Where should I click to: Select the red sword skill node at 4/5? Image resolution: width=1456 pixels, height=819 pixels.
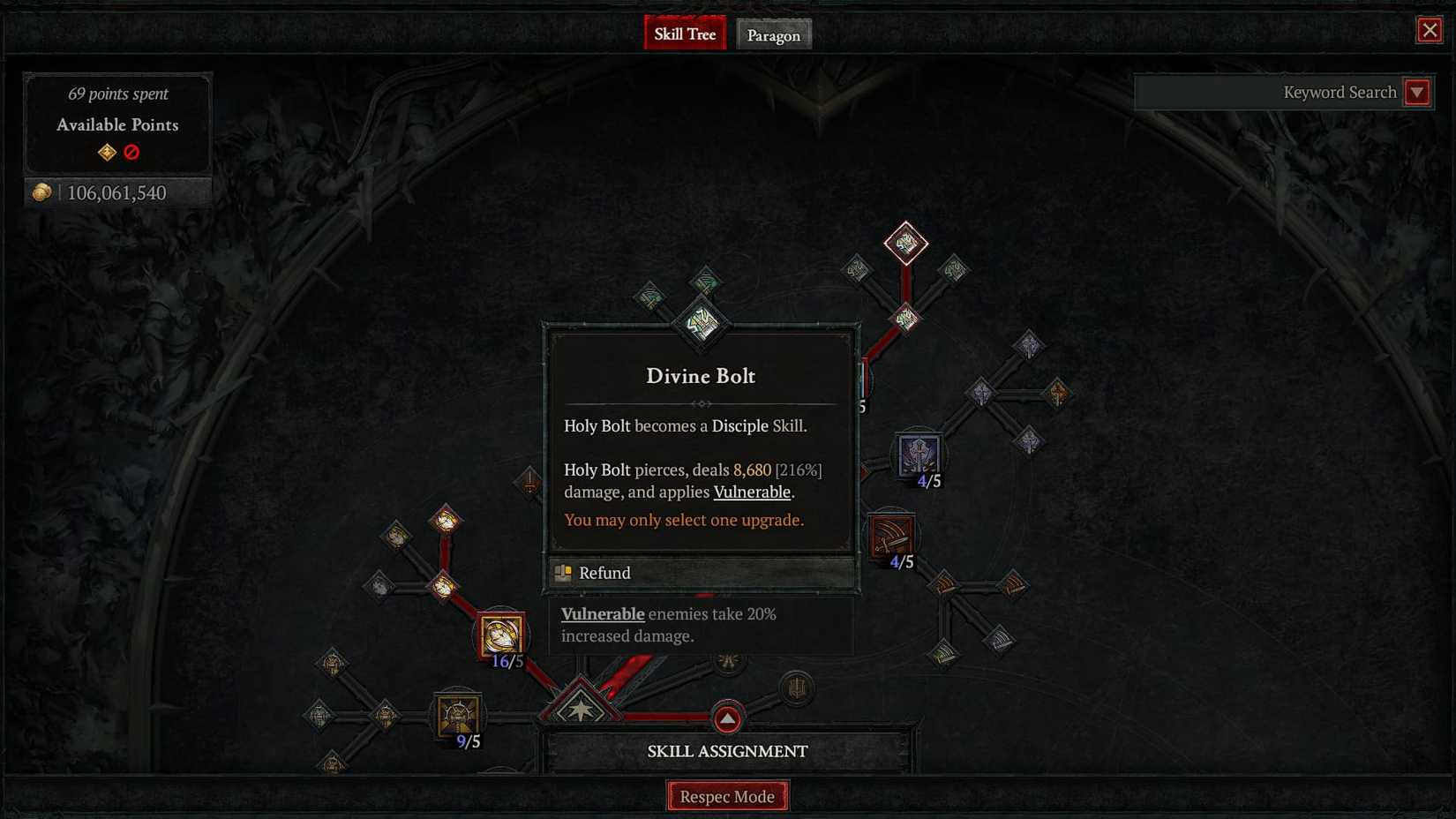point(890,535)
